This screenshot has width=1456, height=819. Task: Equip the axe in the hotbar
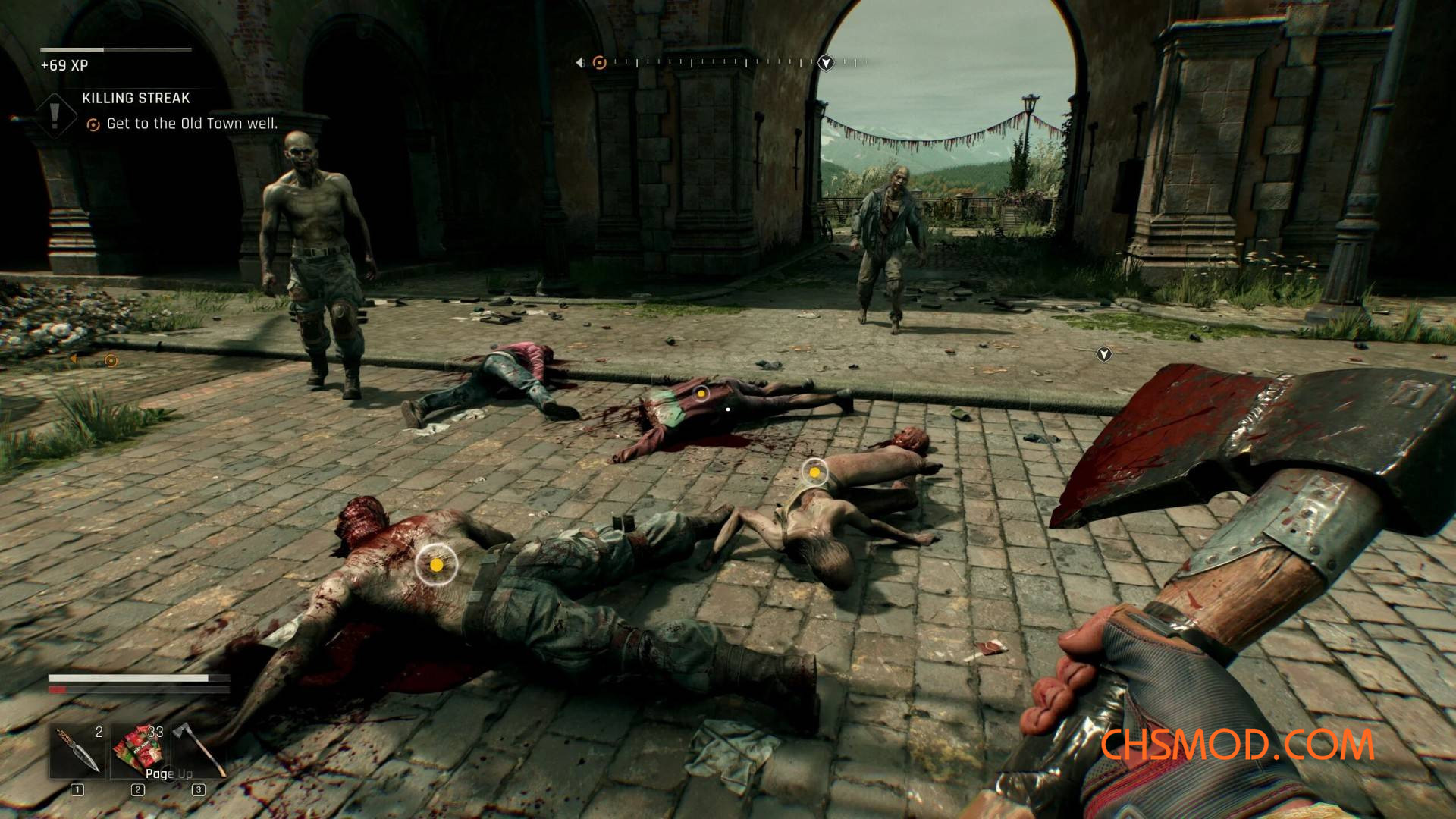coord(199,750)
